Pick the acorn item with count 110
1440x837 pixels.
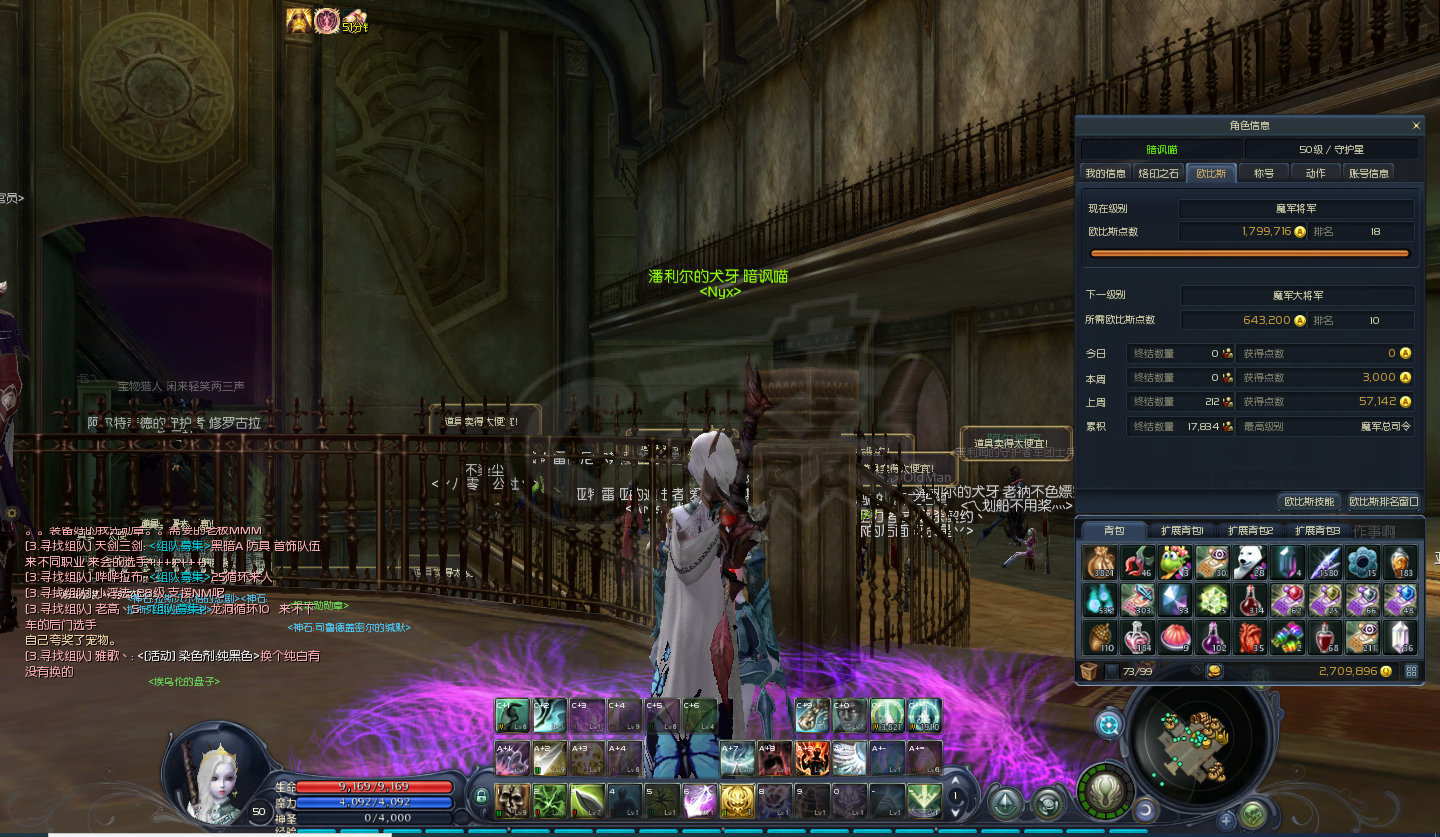pos(1100,636)
